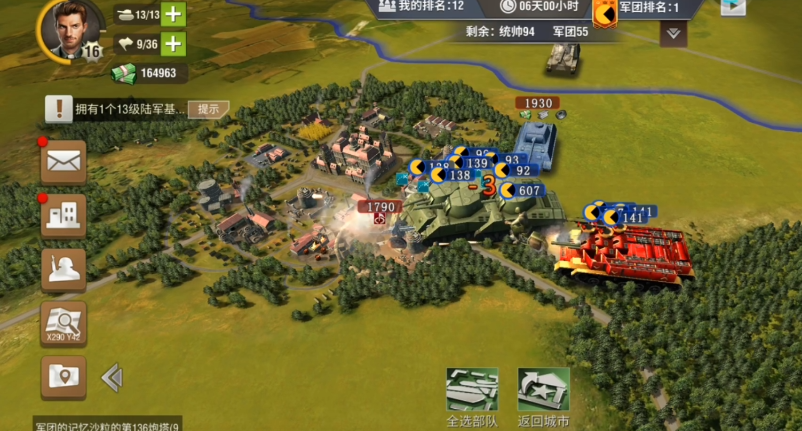Expand the ranking panel dropdown arrow

click(x=673, y=33)
